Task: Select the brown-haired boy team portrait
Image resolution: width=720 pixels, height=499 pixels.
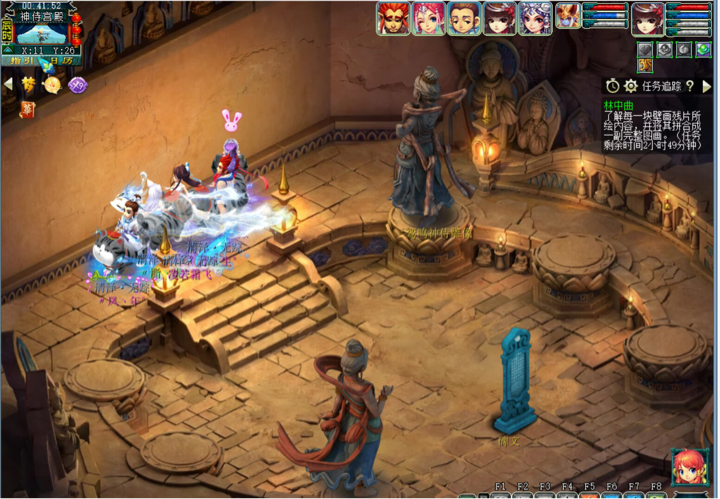Action: click(463, 18)
